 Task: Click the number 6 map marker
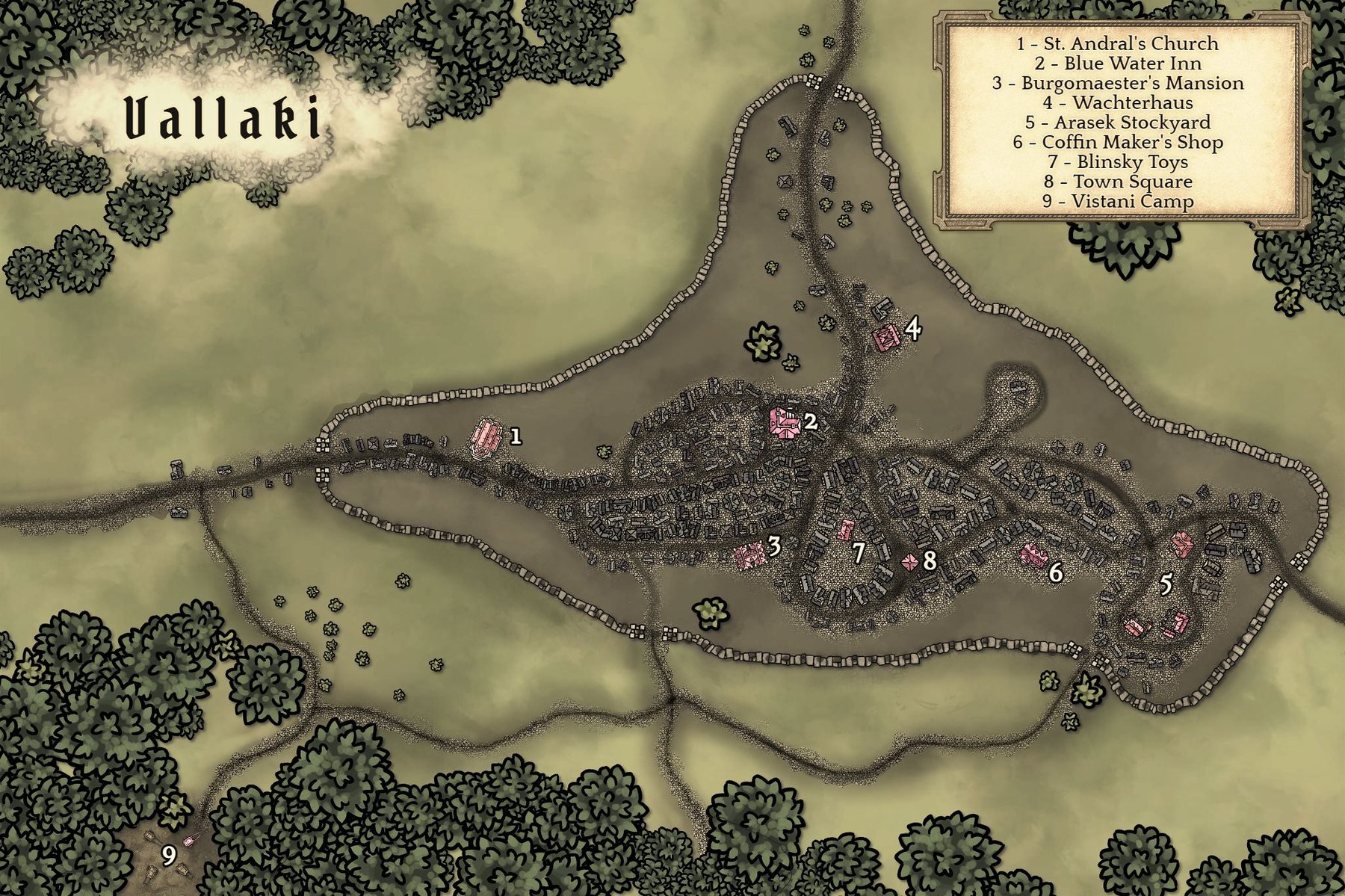click(1055, 572)
